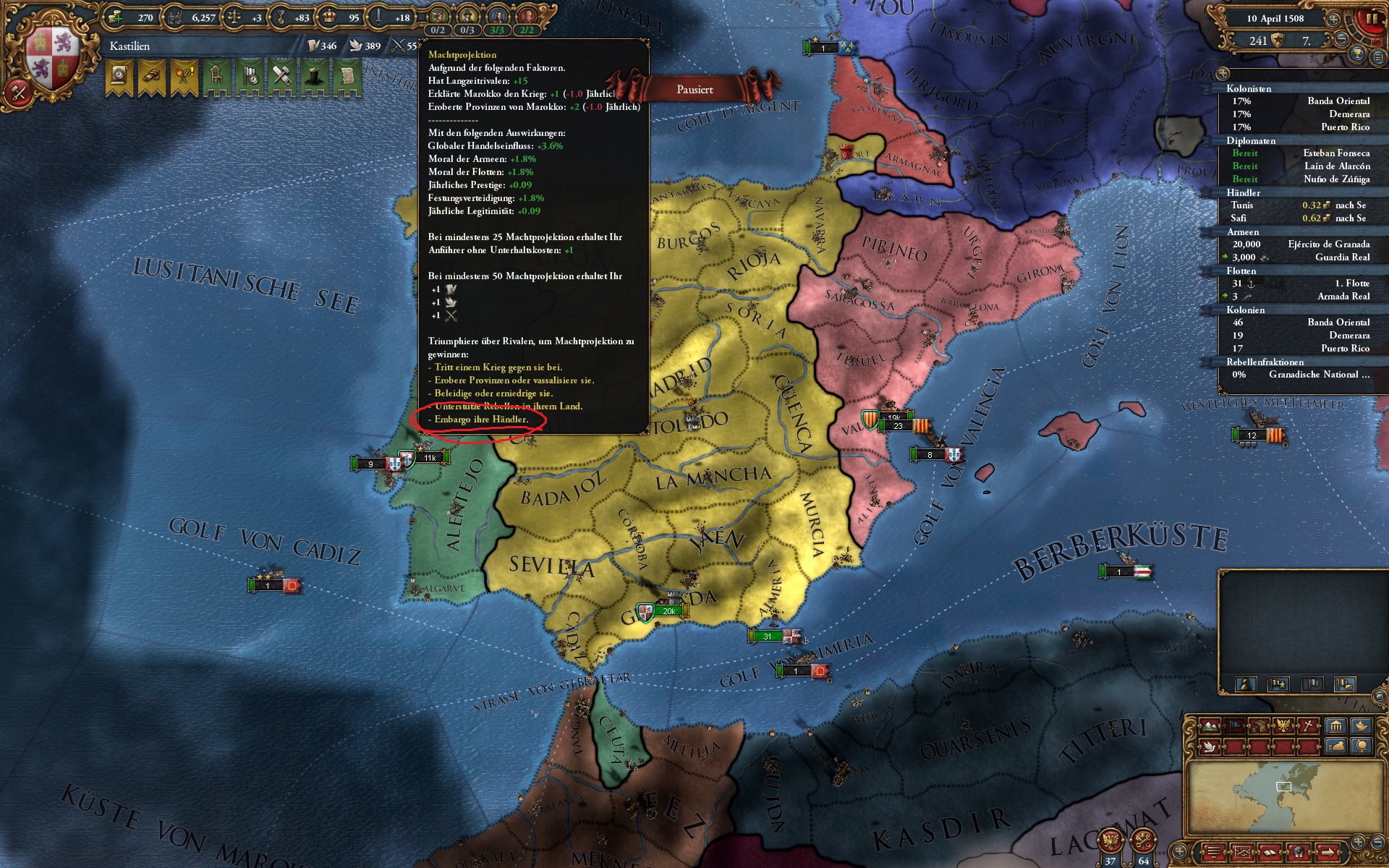Click the papal keys icon showing 64
The width and height of the screenshot is (1389, 868).
click(x=1143, y=841)
